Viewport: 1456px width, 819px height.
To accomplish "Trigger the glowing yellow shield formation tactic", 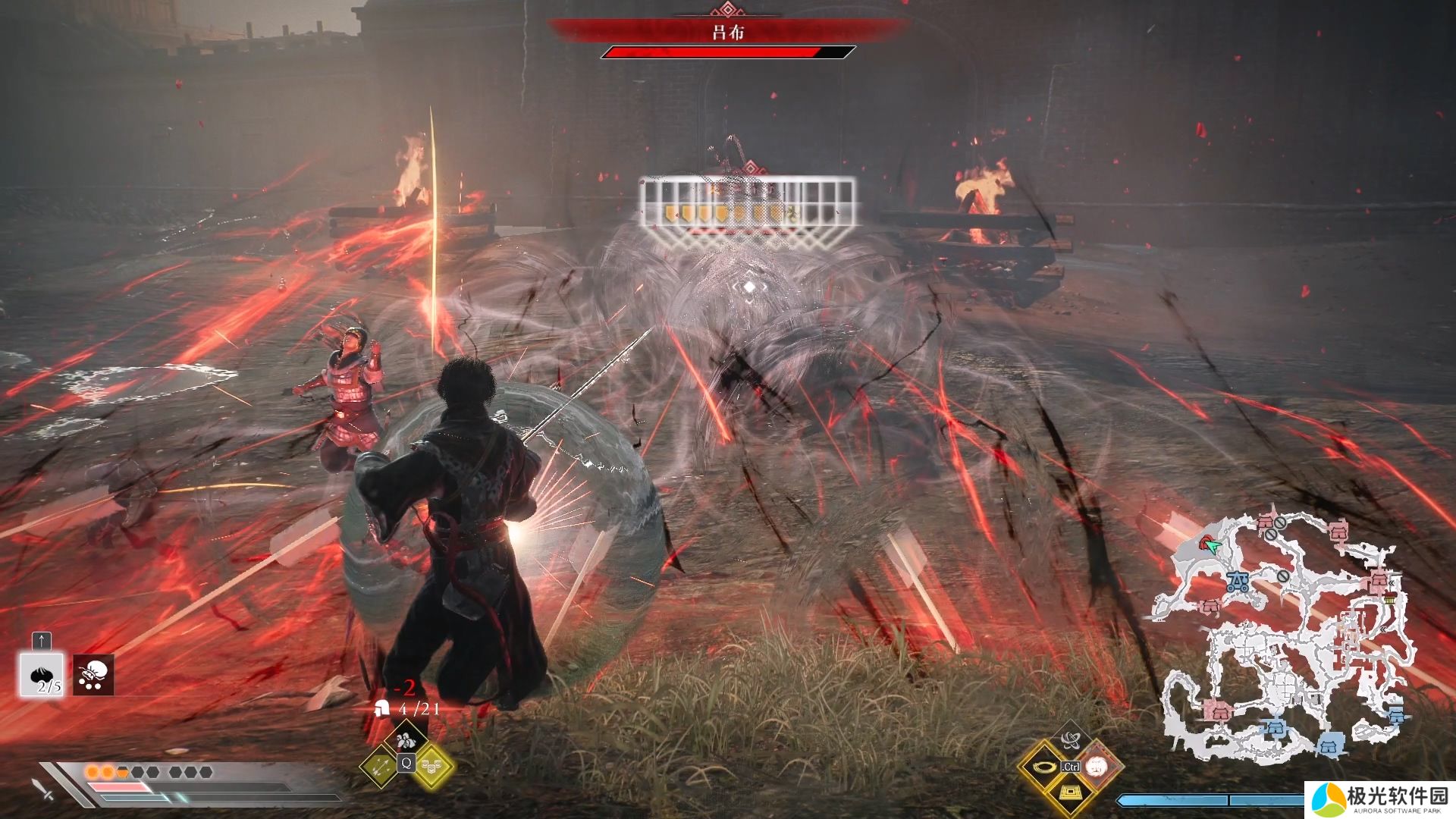I will click(x=432, y=767).
